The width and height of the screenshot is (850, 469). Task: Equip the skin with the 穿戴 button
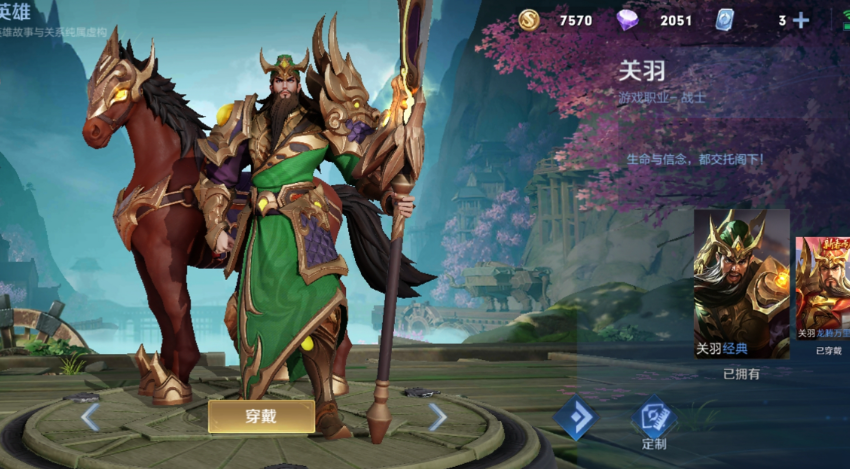click(261, 416)
